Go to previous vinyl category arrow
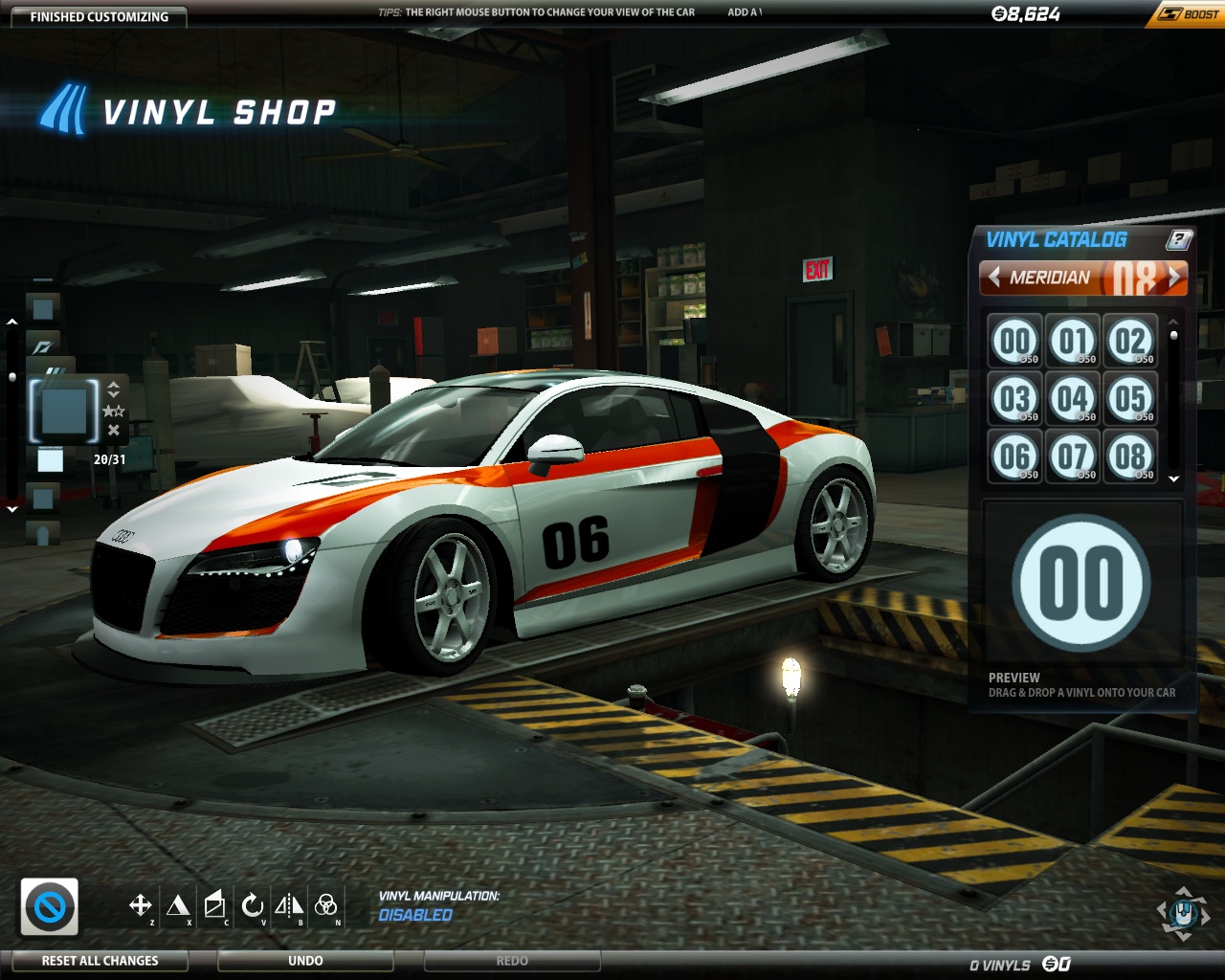 994,277
